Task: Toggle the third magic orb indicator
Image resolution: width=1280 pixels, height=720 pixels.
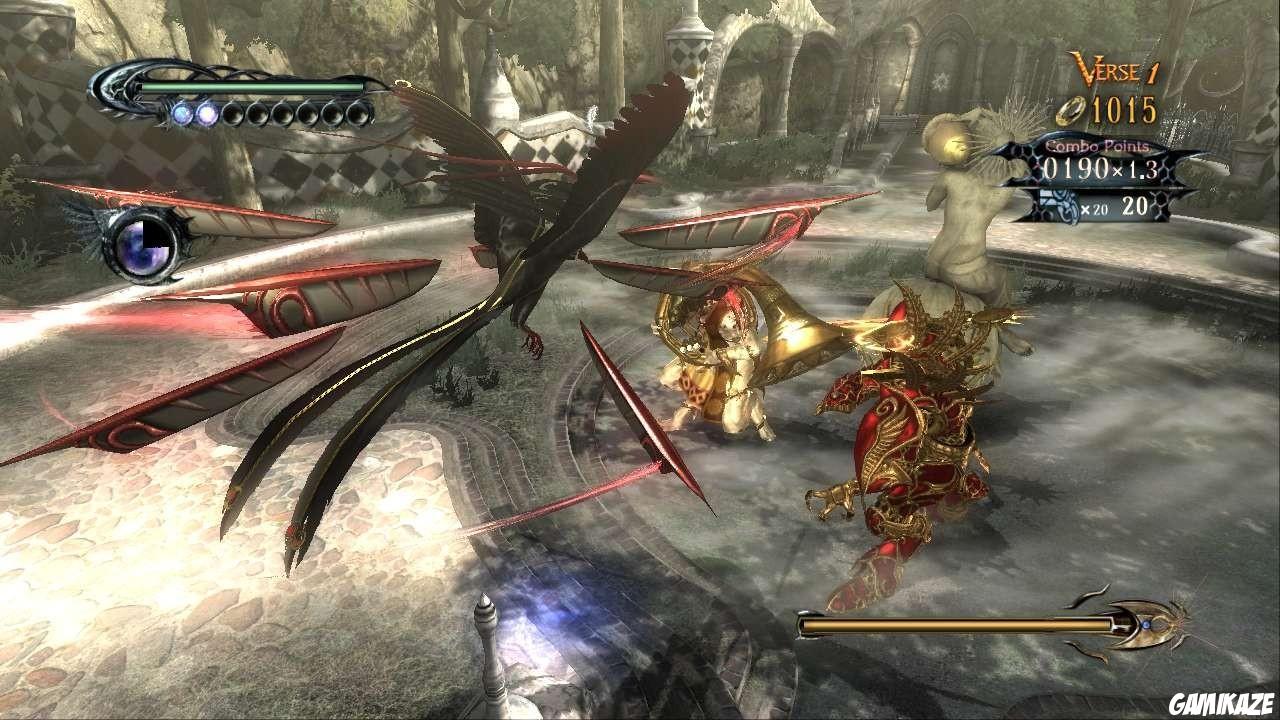Action: point(234,114)
